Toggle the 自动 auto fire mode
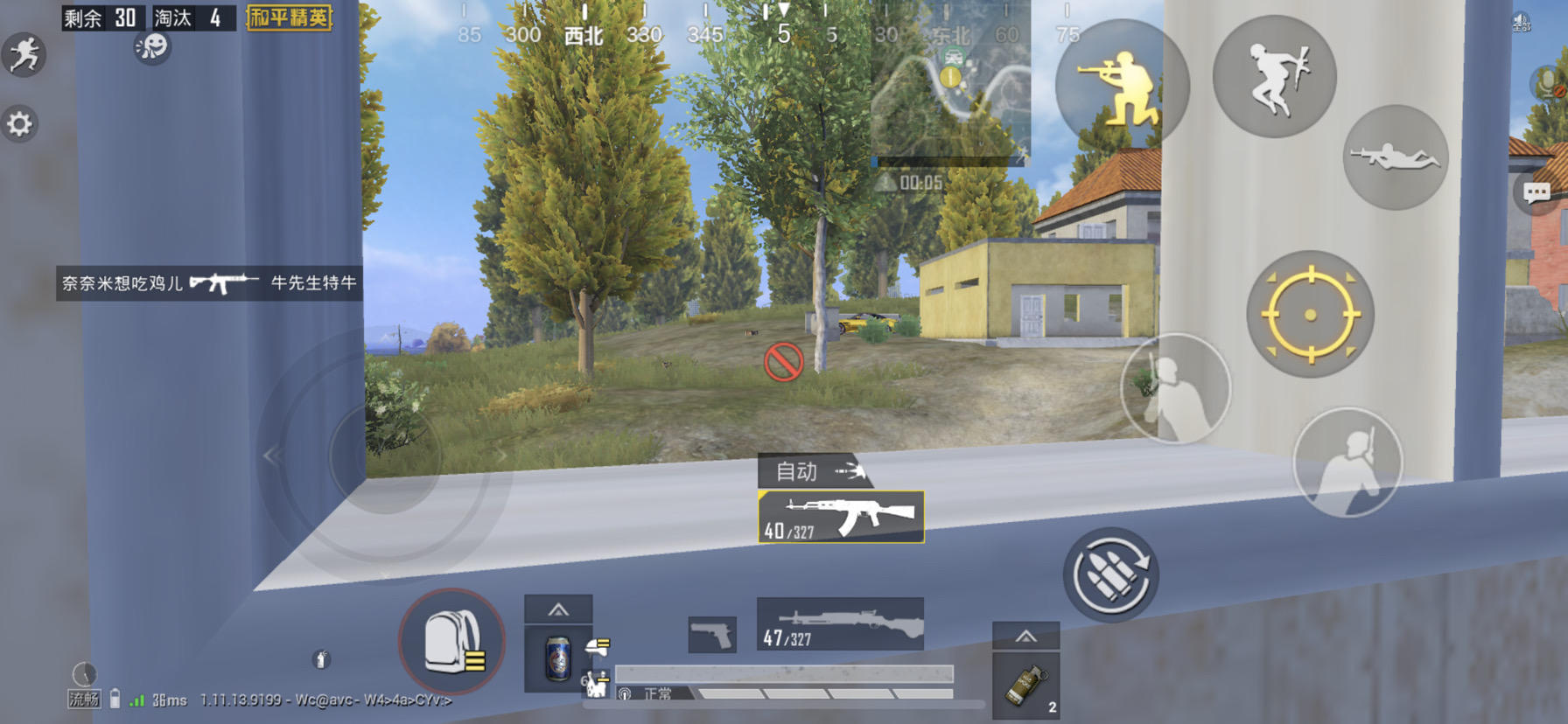Viewport: 1568px width, 724px height. pyautogui.click(x=814, y=471)
